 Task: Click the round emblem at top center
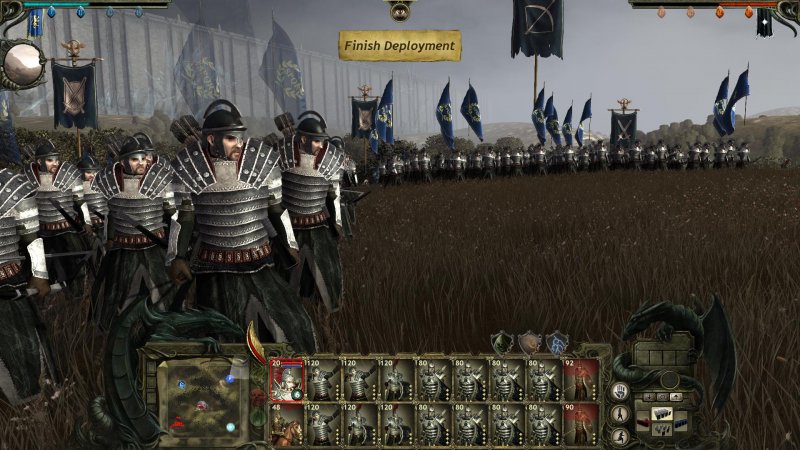[x=400, y=11]
